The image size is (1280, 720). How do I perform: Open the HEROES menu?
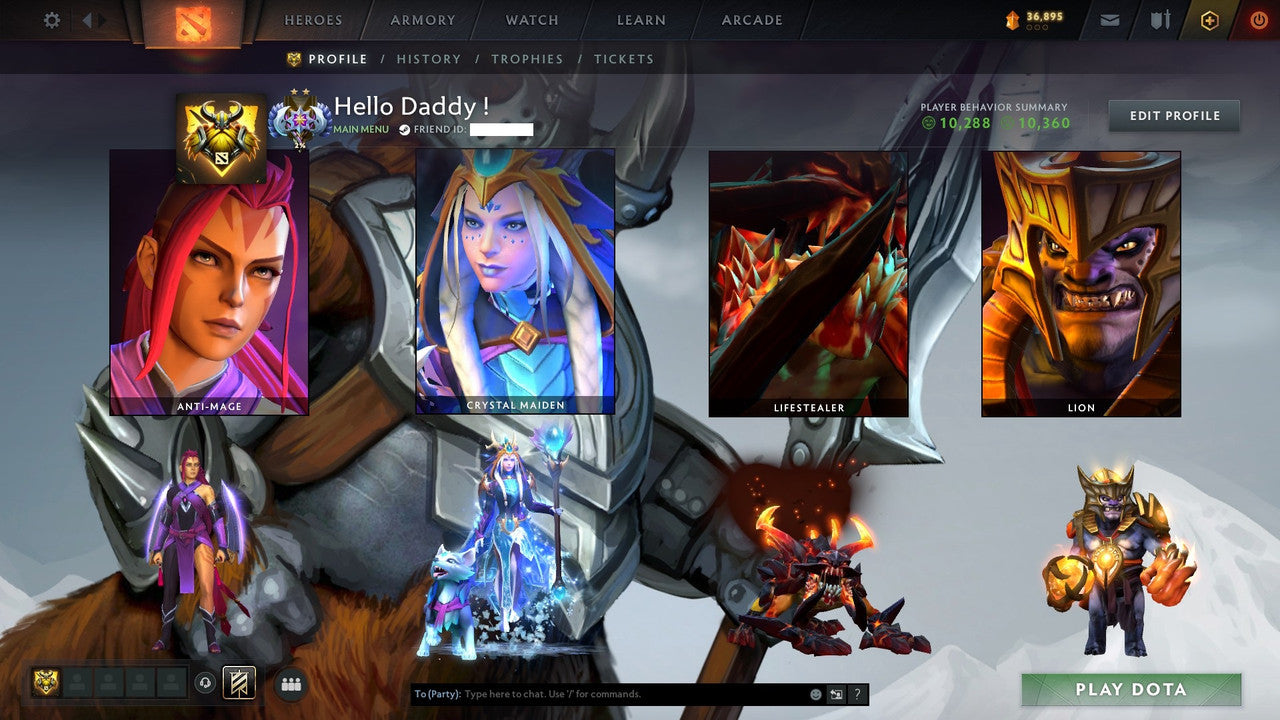314,20
